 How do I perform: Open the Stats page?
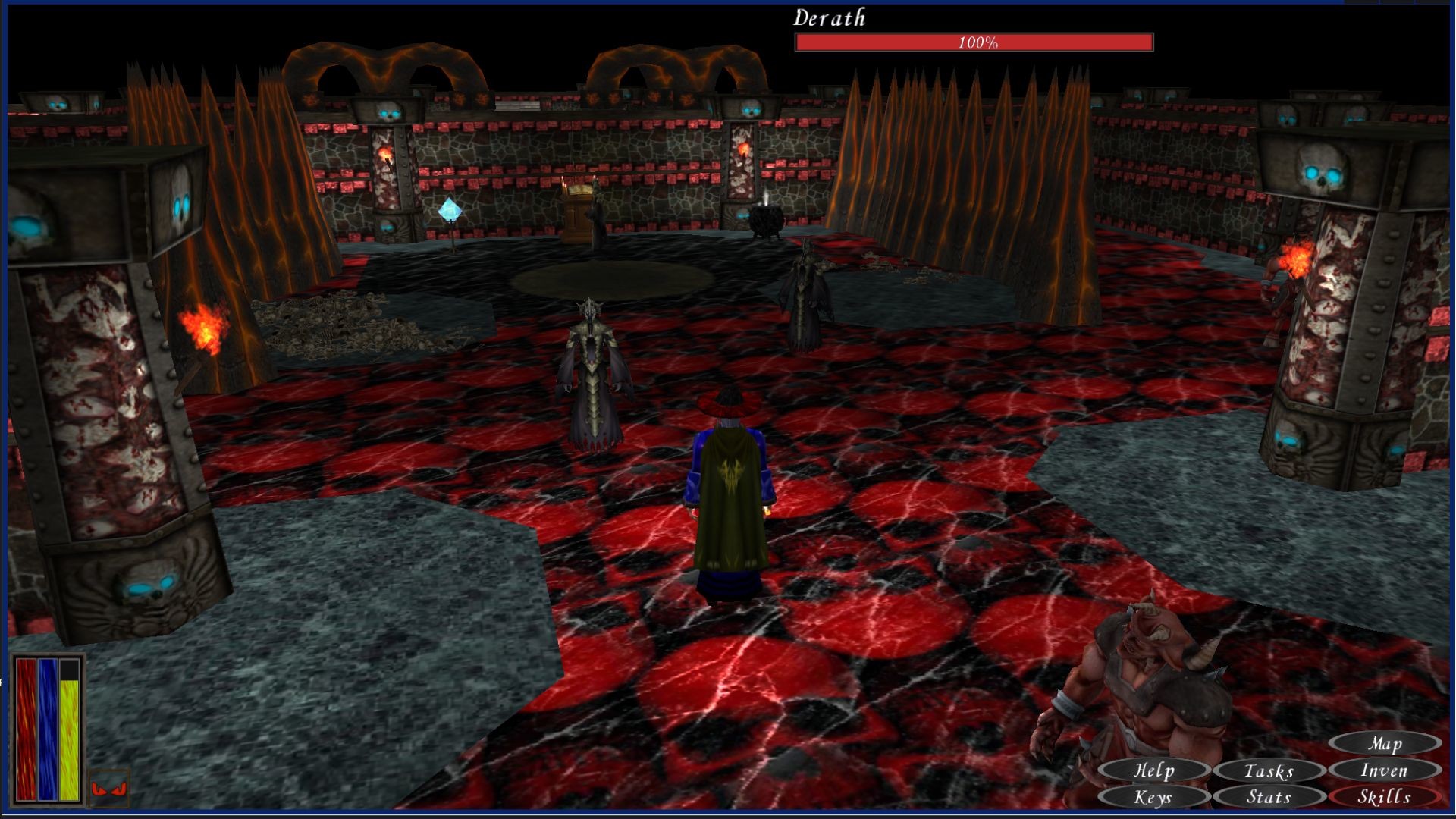(1271, 798)
